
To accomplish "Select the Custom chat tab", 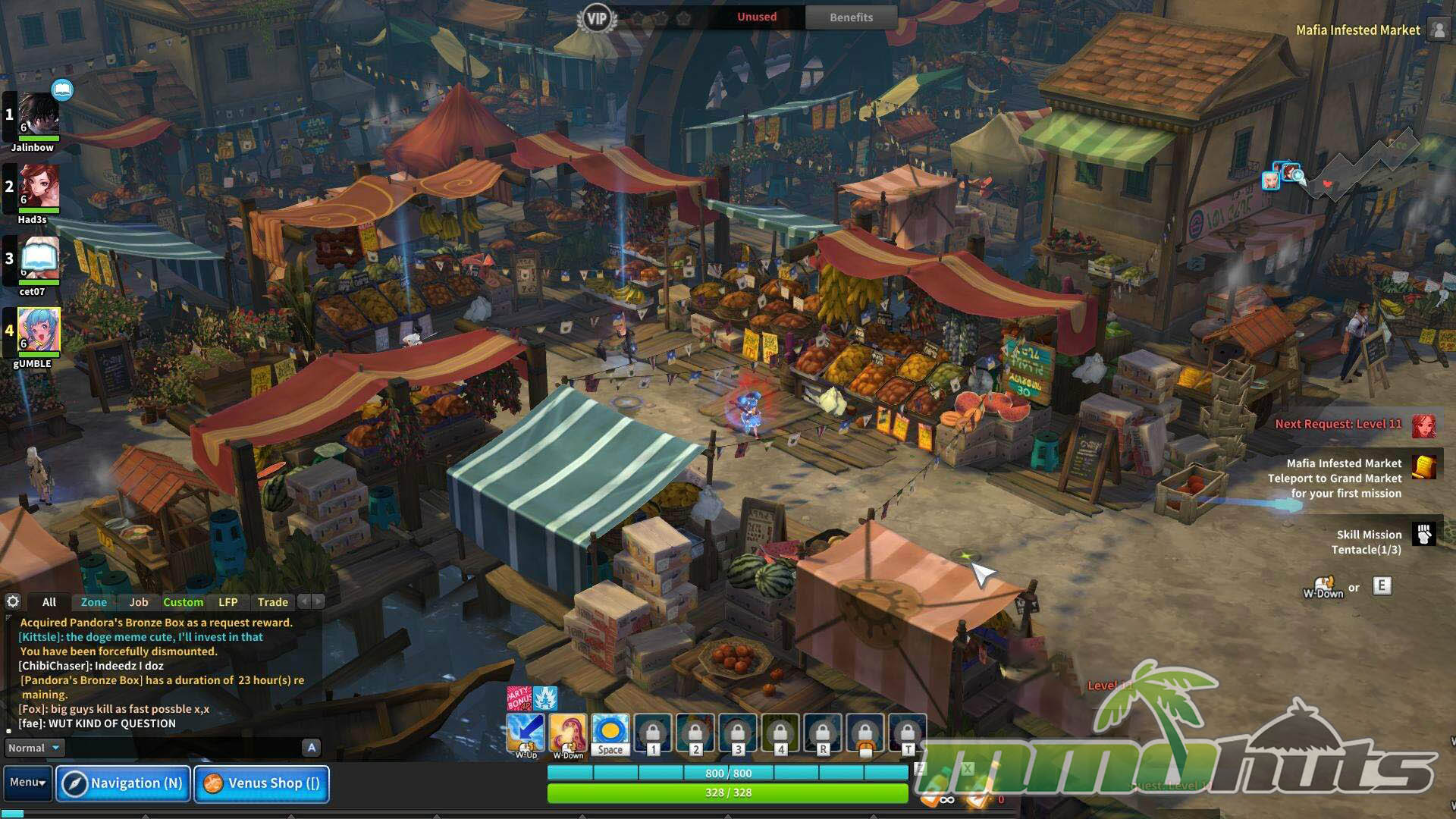I will pos(184,602).
